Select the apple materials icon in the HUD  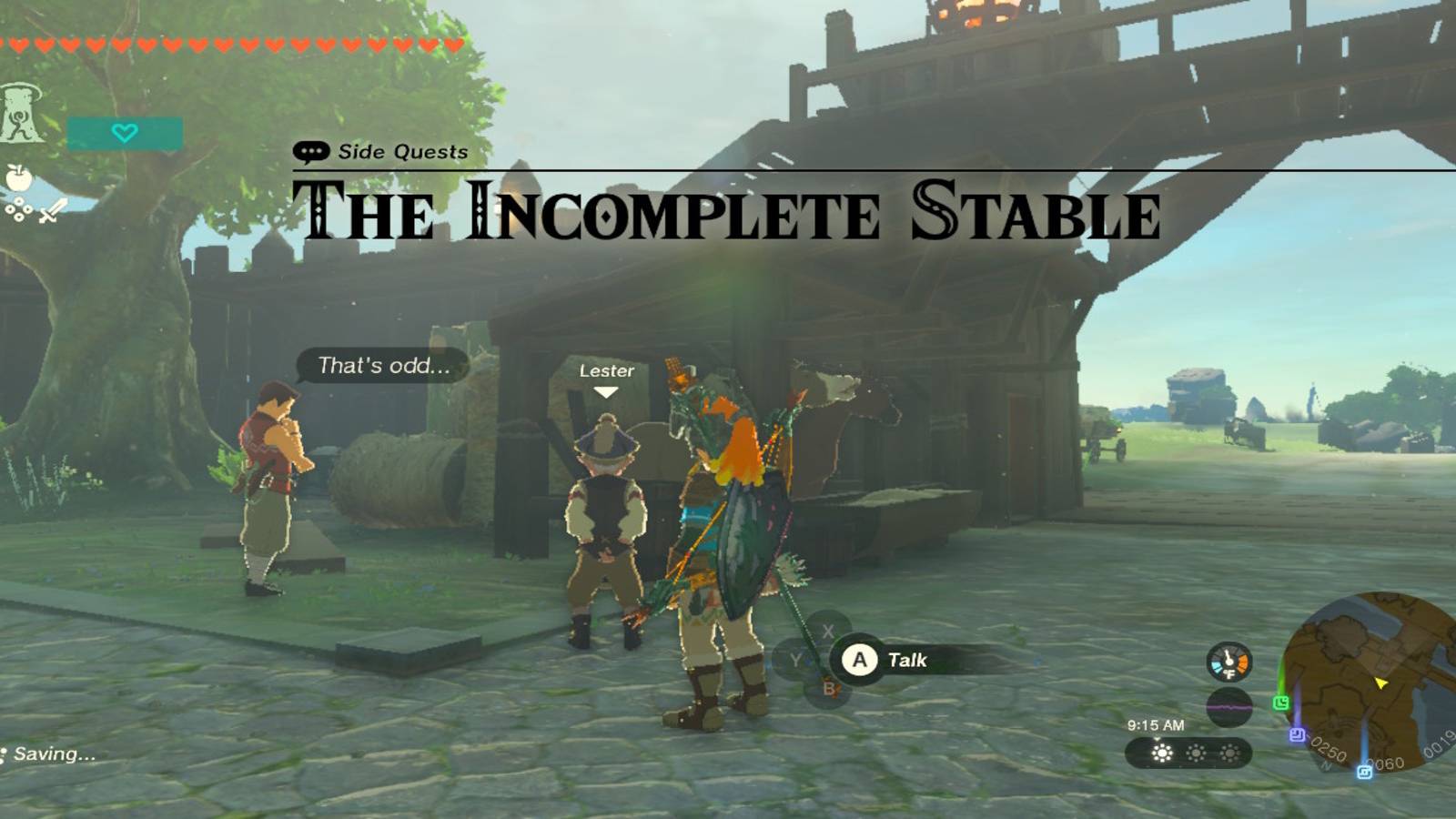(x=18, y=178)
